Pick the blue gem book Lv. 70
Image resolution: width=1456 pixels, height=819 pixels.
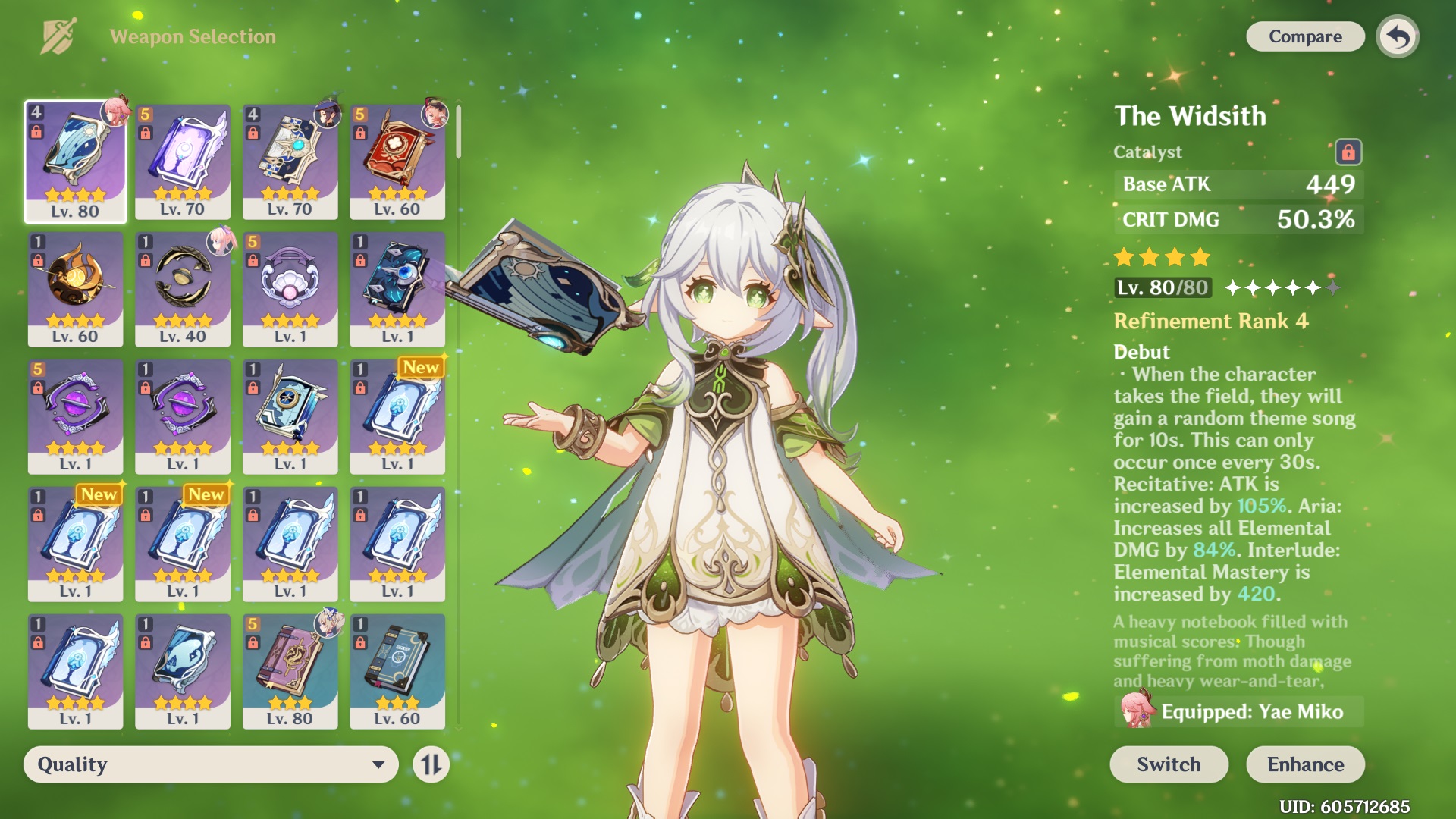tap(290, 162)
